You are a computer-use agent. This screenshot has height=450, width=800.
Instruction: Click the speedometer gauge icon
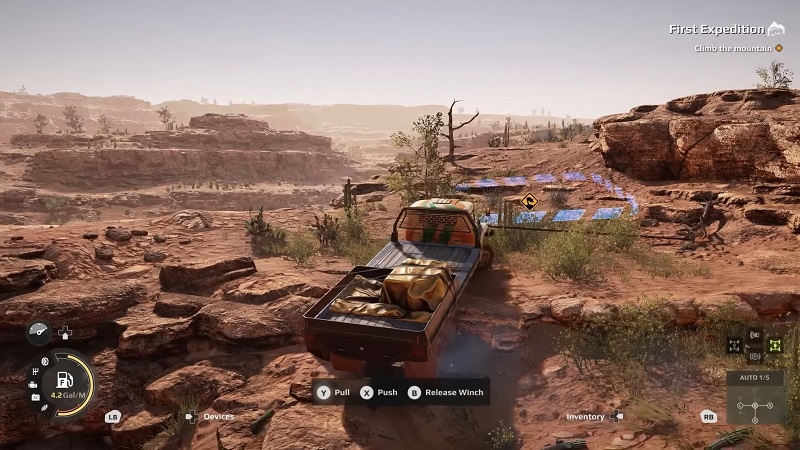pos(39,332)
